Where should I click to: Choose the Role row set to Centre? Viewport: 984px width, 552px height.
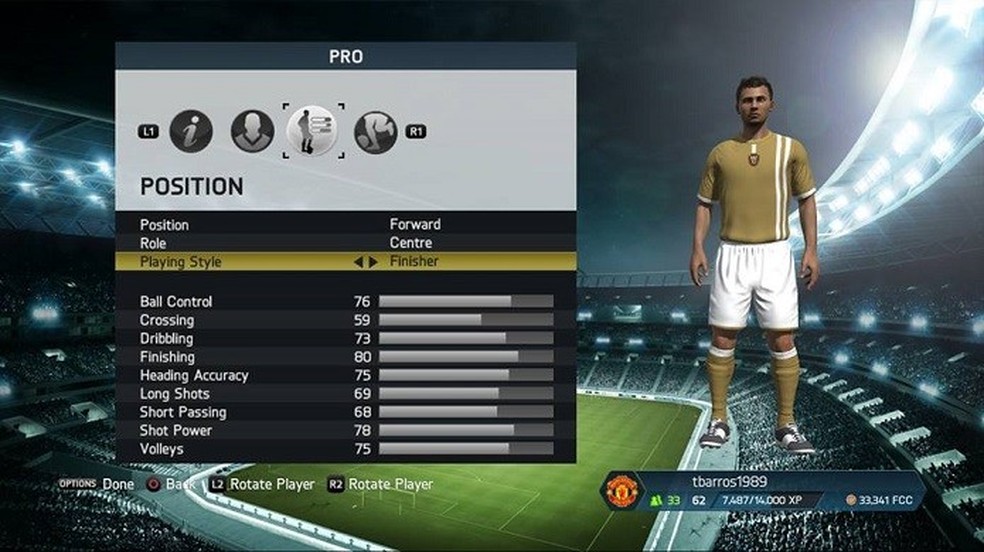(x=345, y=243)
